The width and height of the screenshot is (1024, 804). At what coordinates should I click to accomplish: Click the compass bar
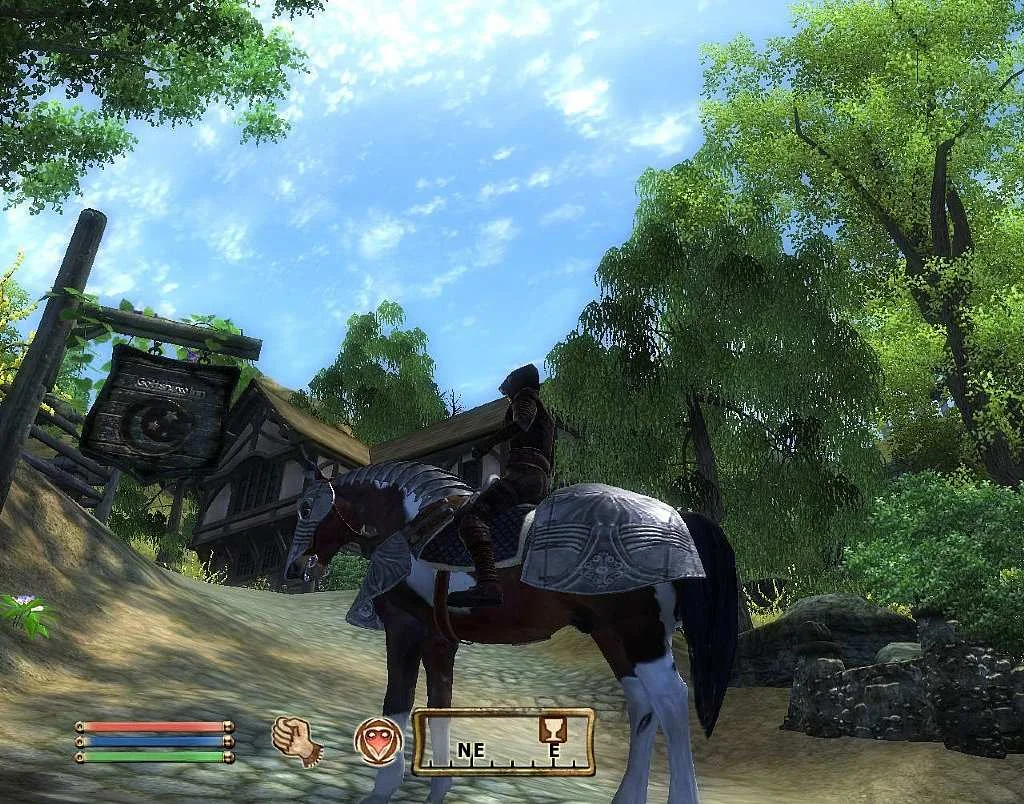pyautogui.click(x=503, y=743)
